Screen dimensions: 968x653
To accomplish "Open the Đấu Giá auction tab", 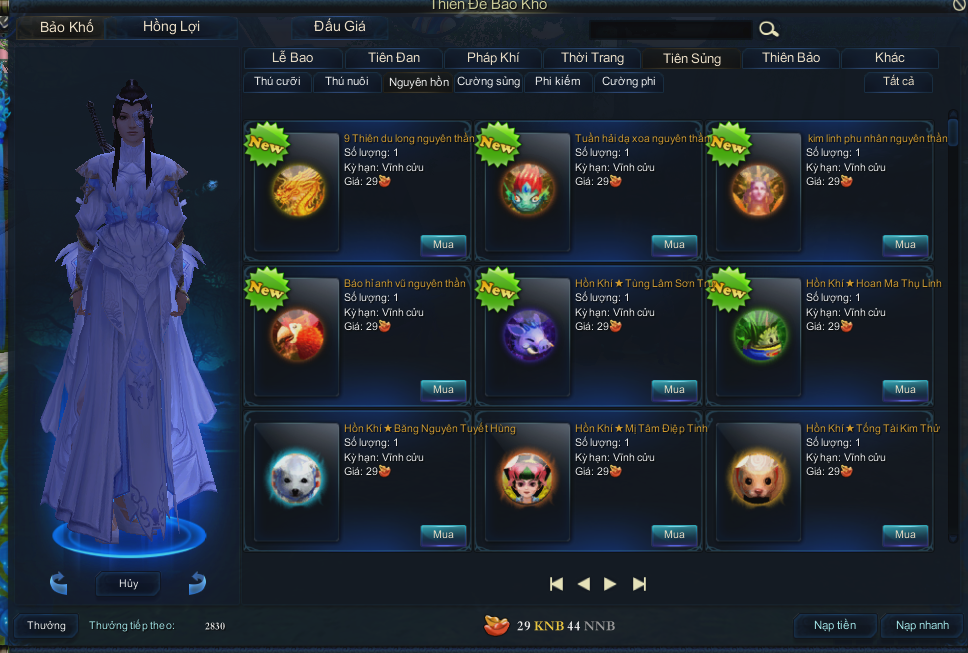I will [340, 27].
